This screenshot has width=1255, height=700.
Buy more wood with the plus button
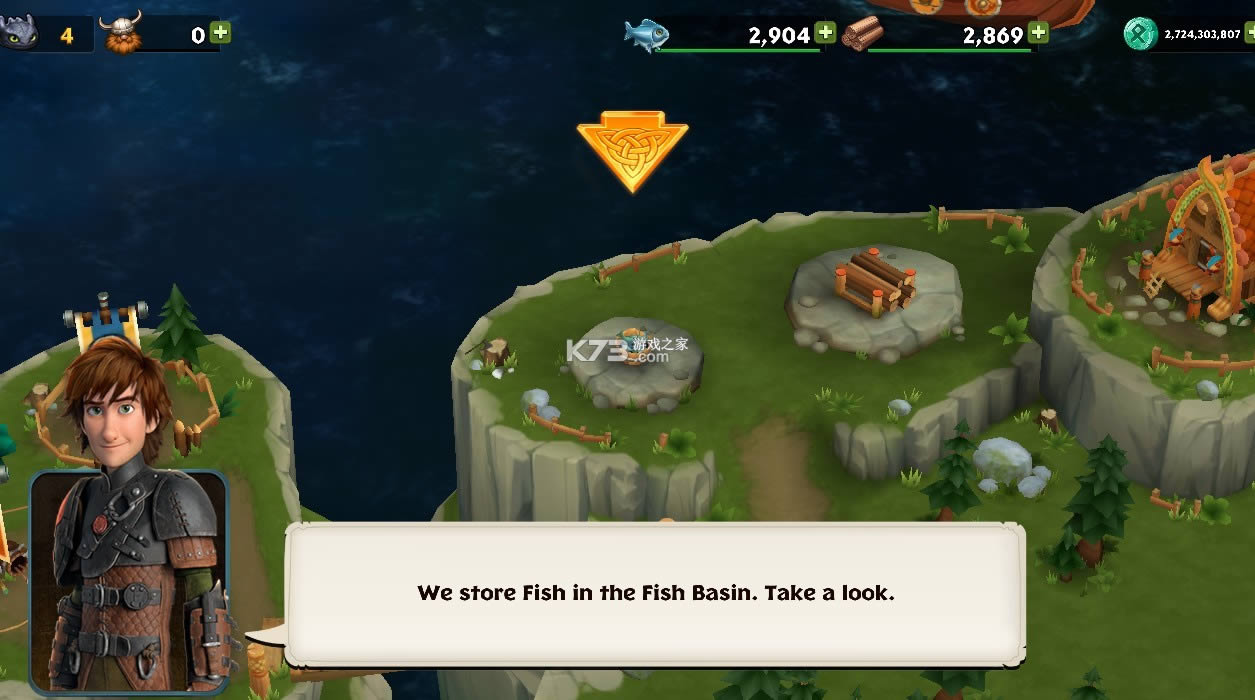[1039, 33]
